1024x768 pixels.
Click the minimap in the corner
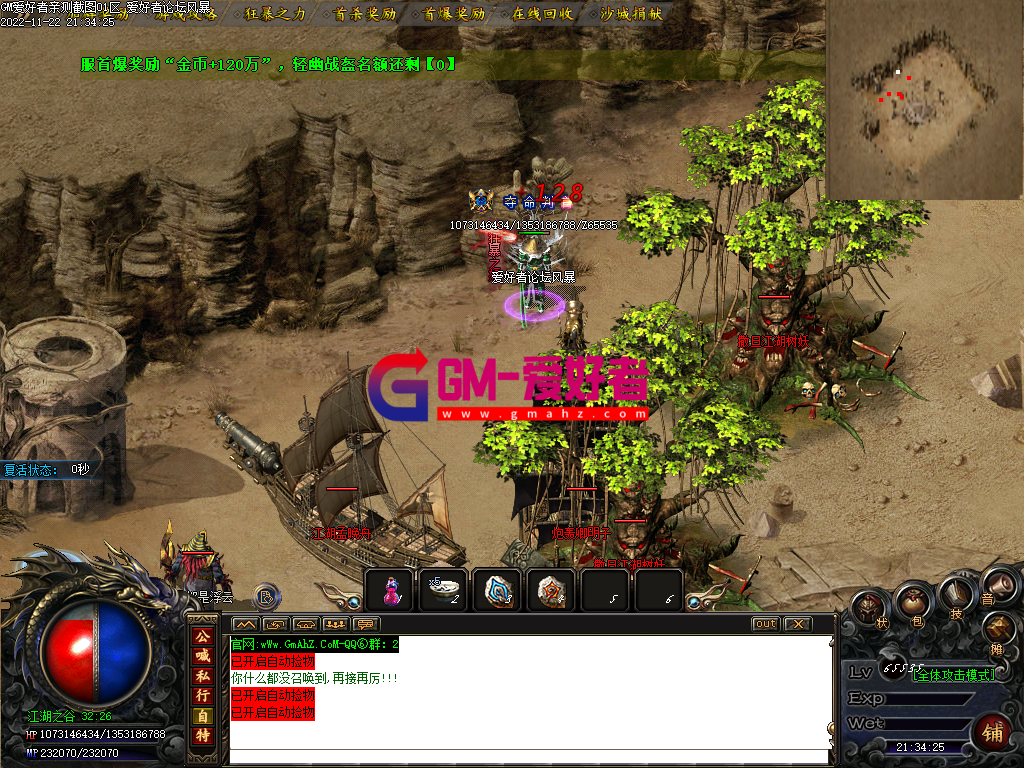point(925,100)
